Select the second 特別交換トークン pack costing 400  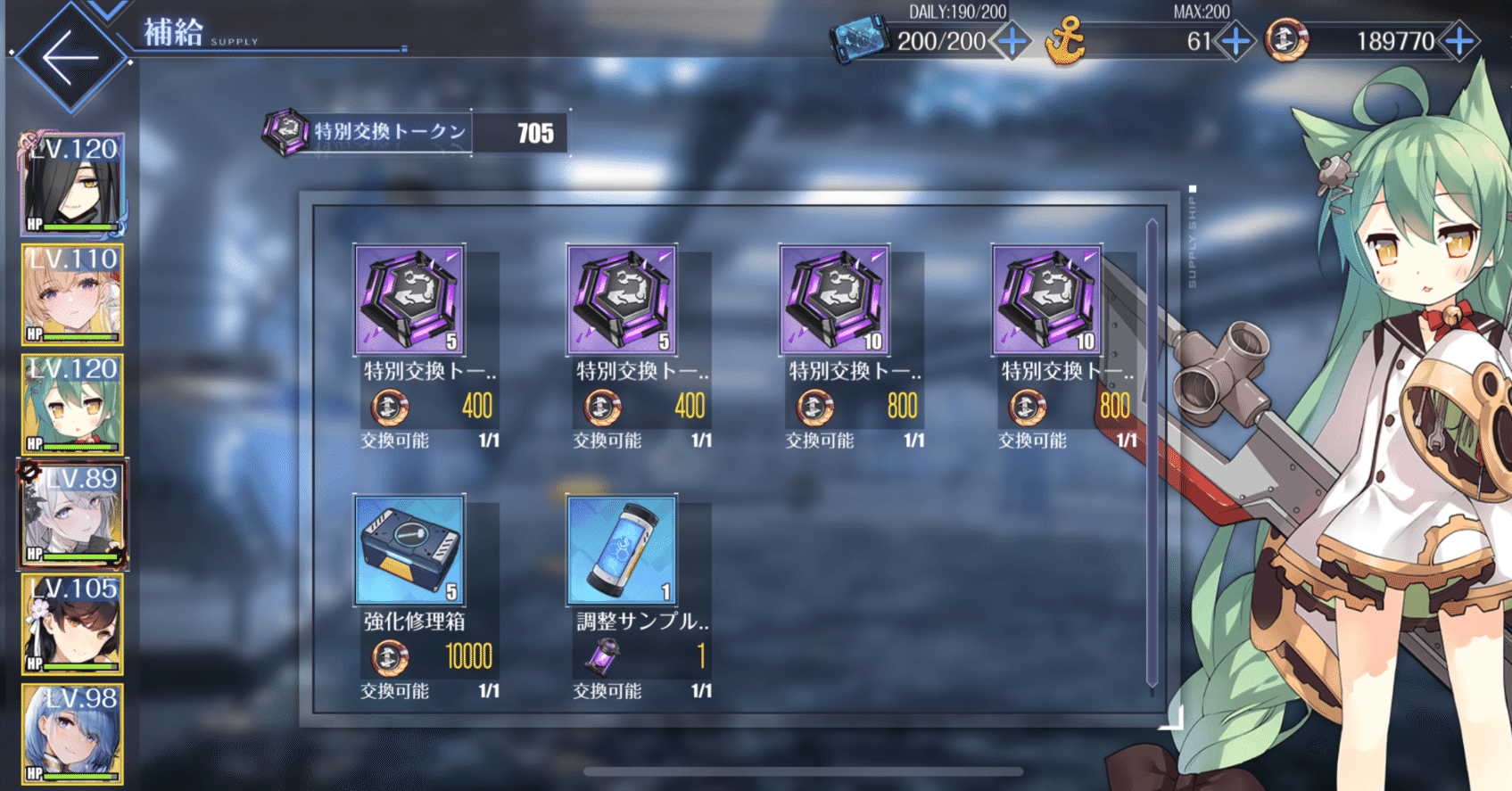coord(622,299)
